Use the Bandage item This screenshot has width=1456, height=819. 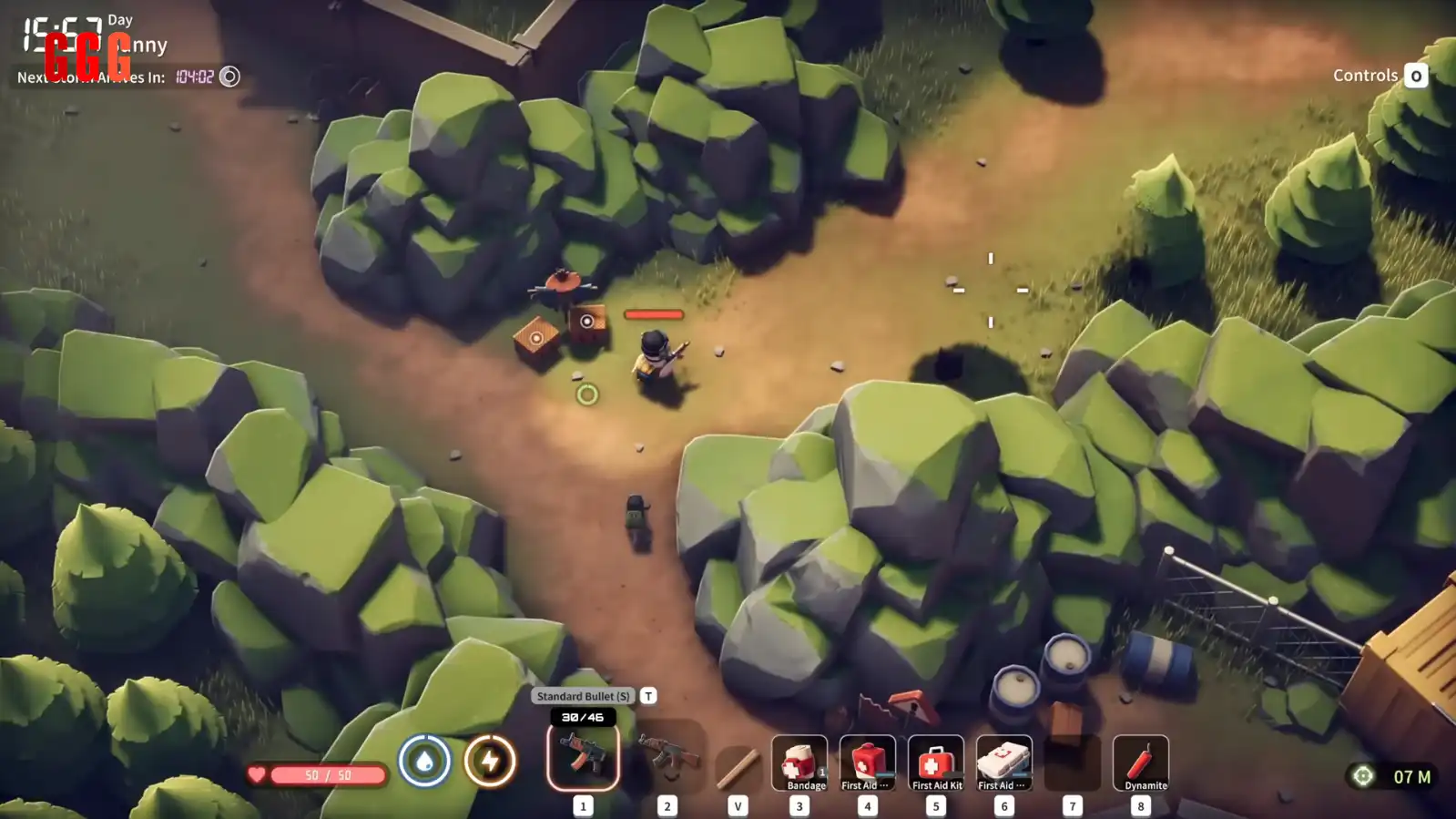(x=799, y=763)
